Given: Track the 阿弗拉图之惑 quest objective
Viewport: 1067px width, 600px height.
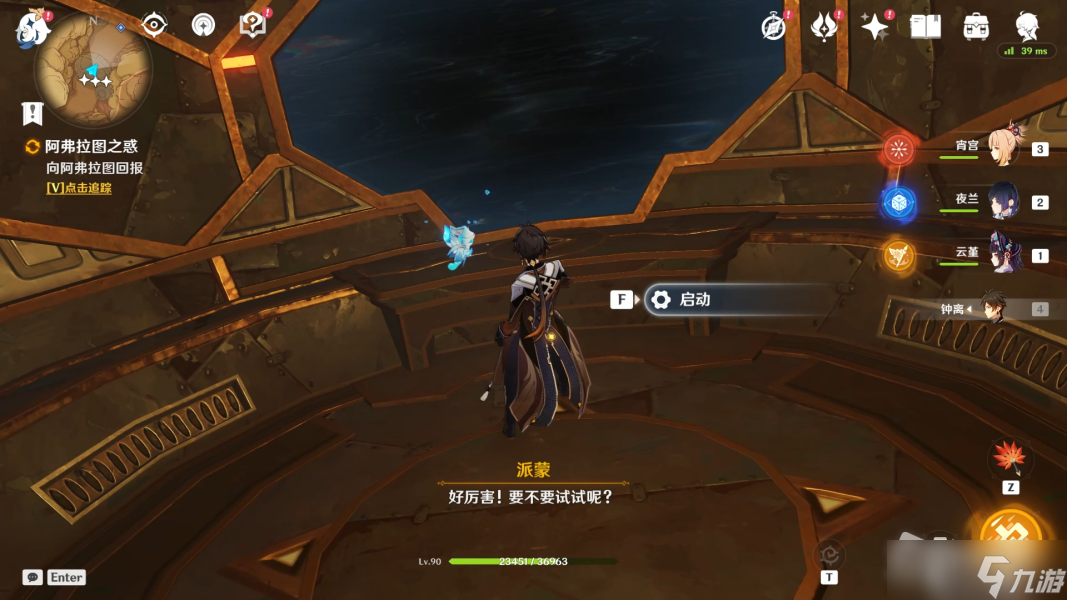Looking at the screenshot, I should 79,187.
